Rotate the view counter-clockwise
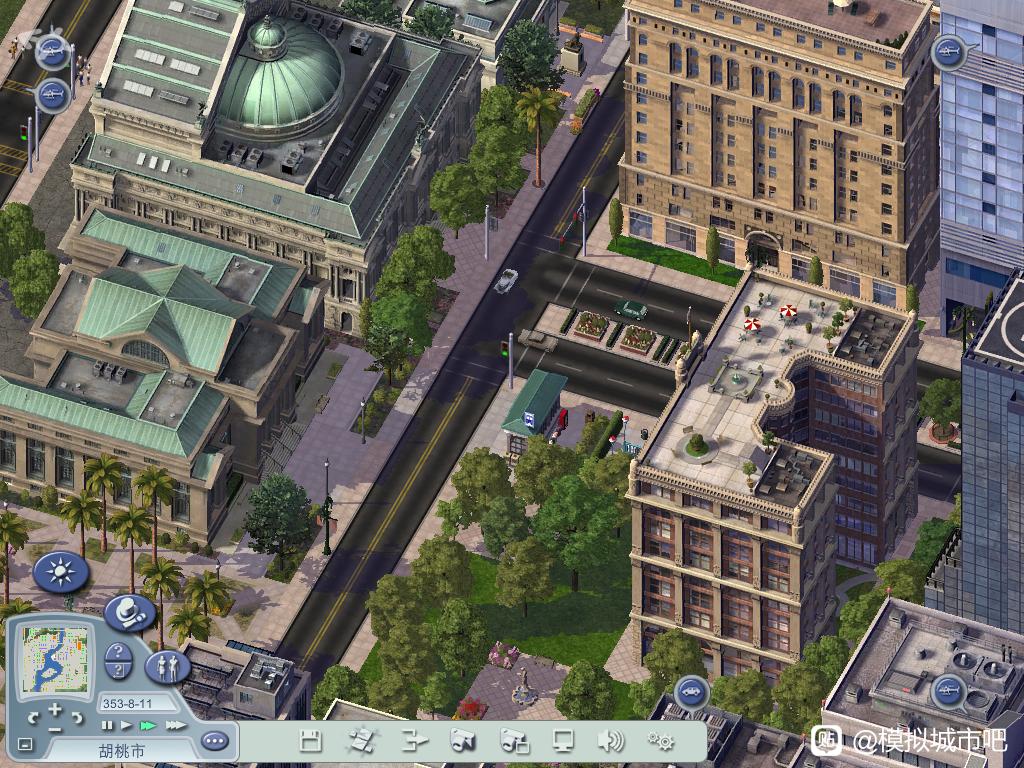1024x768 pixels. (33, 717)
